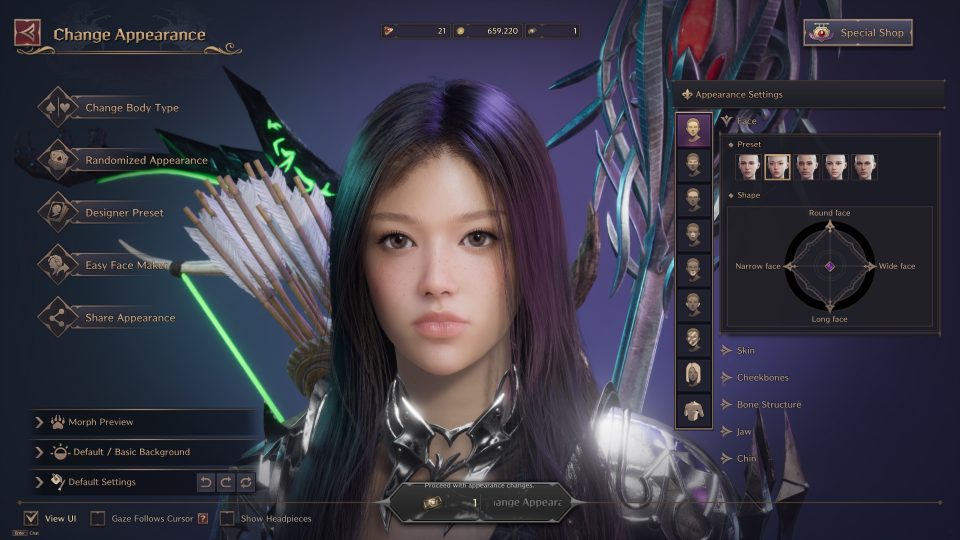The height and width of the screenshot is (540, 960).
Task: Open Share Appearance
Action: [129, 318]
